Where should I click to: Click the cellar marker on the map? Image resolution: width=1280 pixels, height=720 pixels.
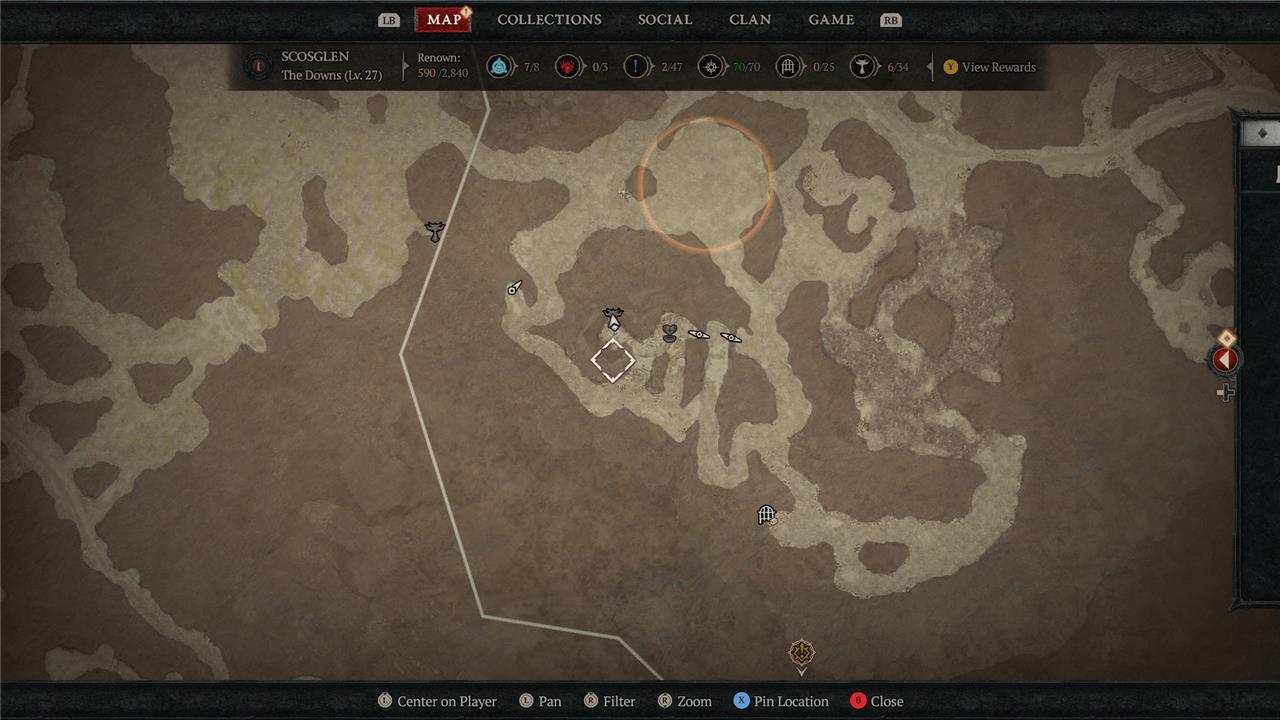[x=669, y=333]
